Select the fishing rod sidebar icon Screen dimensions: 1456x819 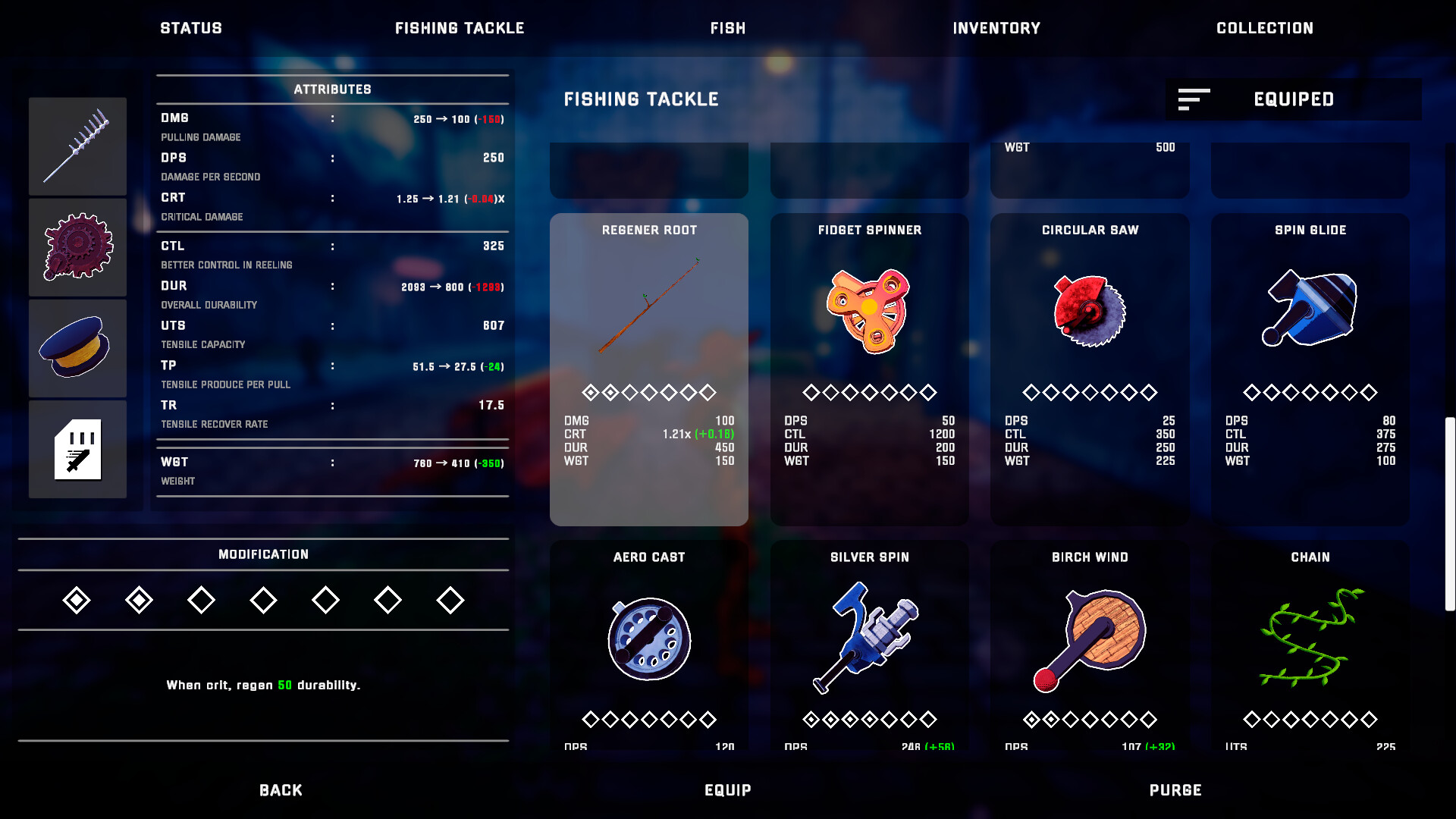coord(77,146)
